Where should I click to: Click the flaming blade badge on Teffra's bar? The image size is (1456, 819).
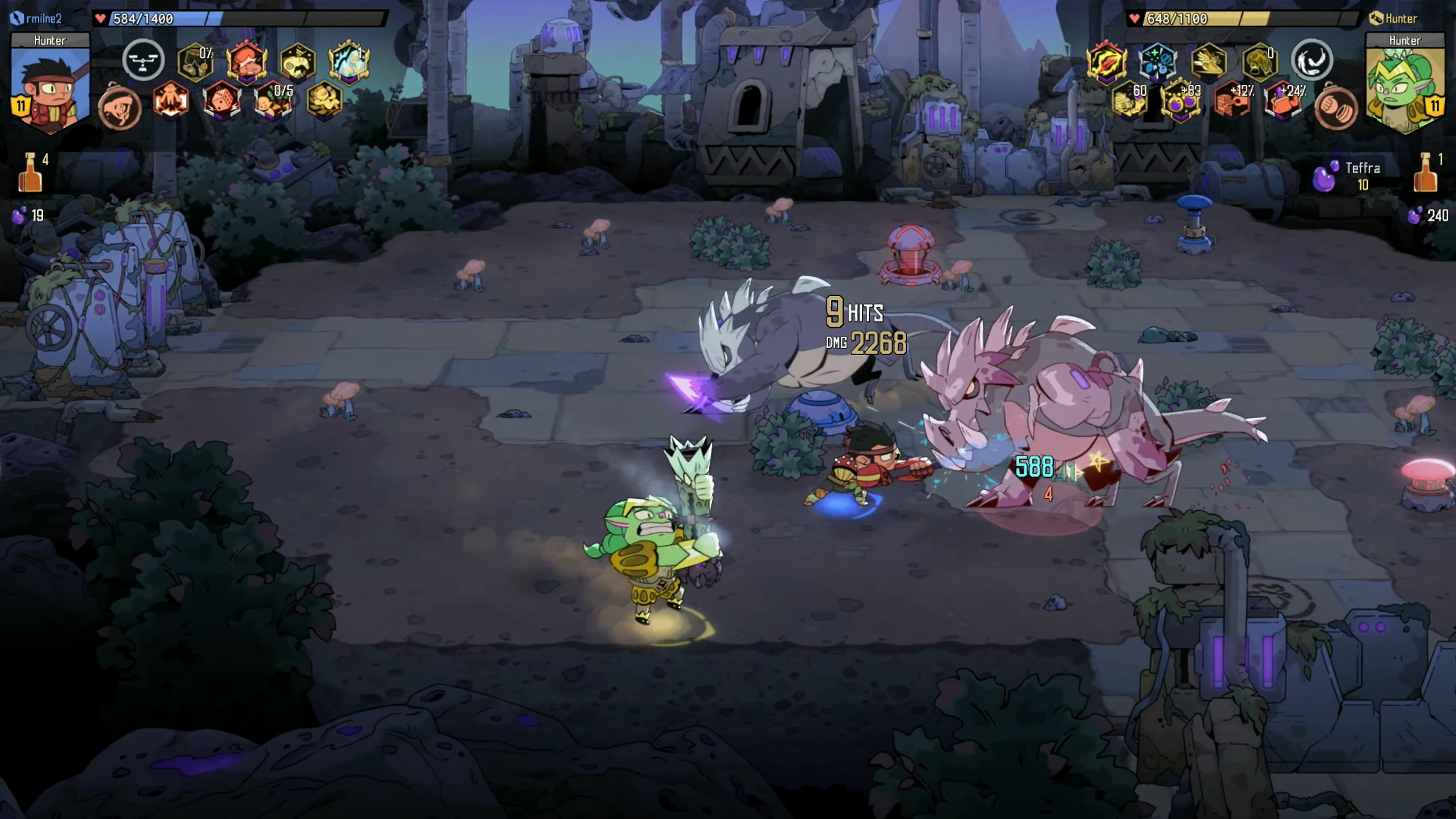click(x=1107, y=62)
